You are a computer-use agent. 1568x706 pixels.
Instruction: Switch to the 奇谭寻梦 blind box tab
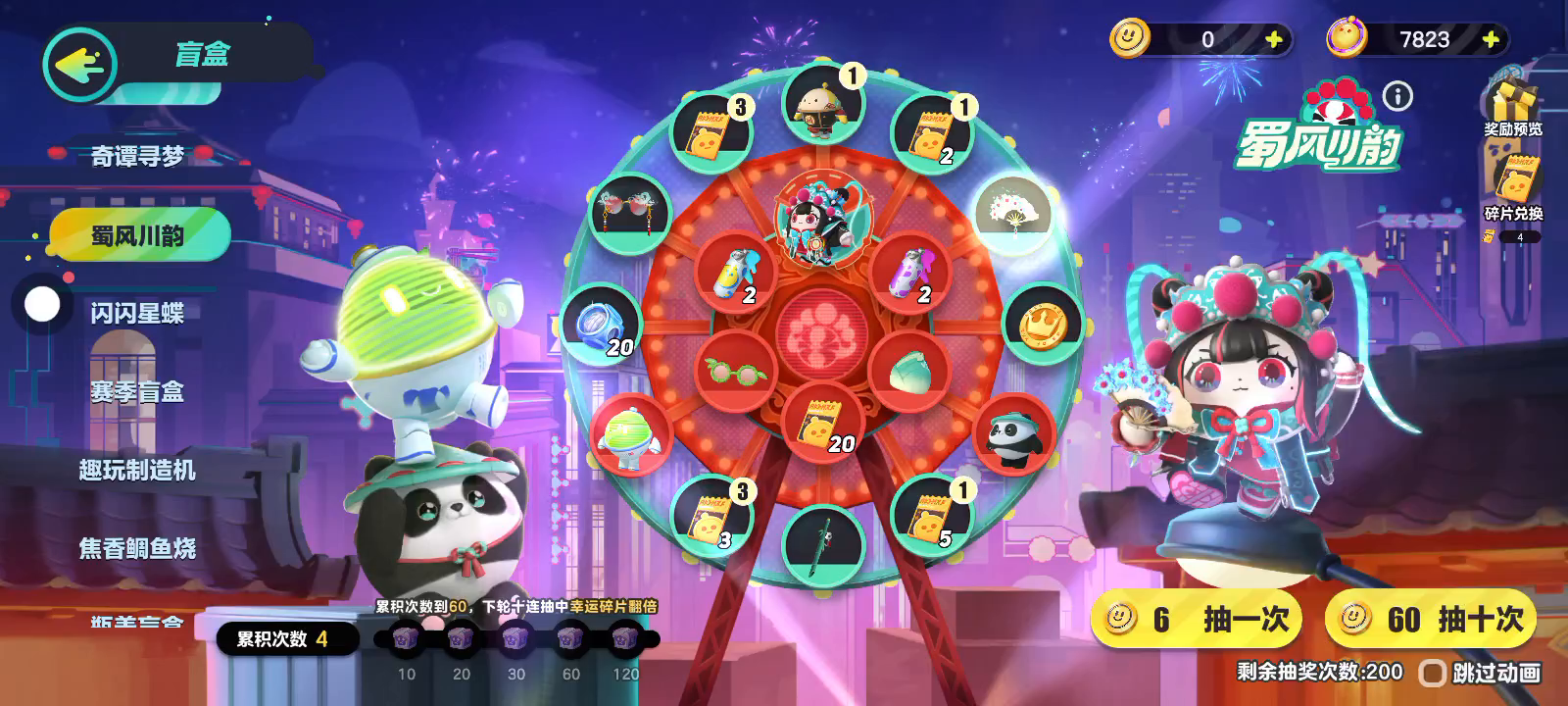tap(137, 156)
